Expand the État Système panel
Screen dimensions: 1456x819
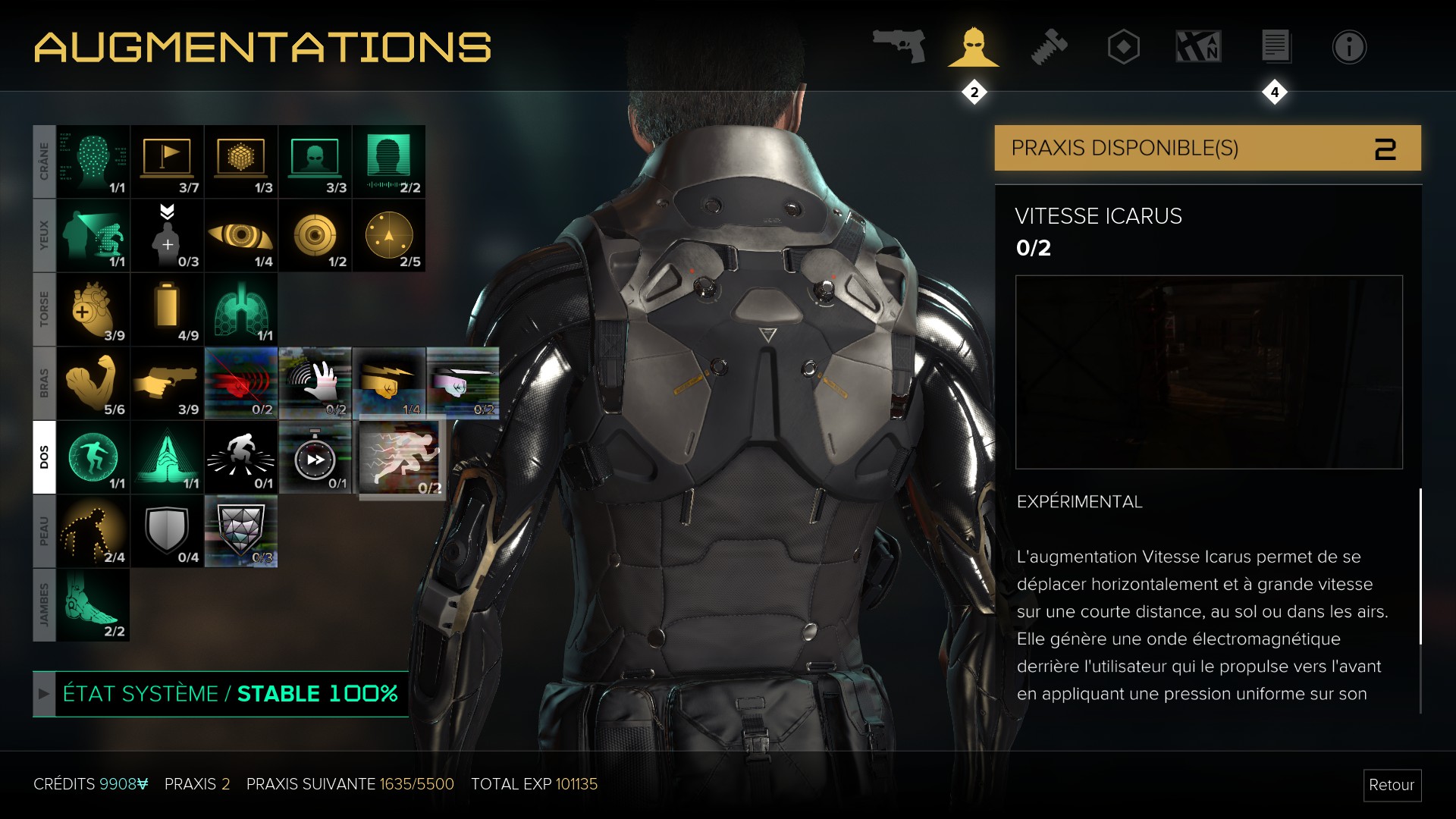44,694
